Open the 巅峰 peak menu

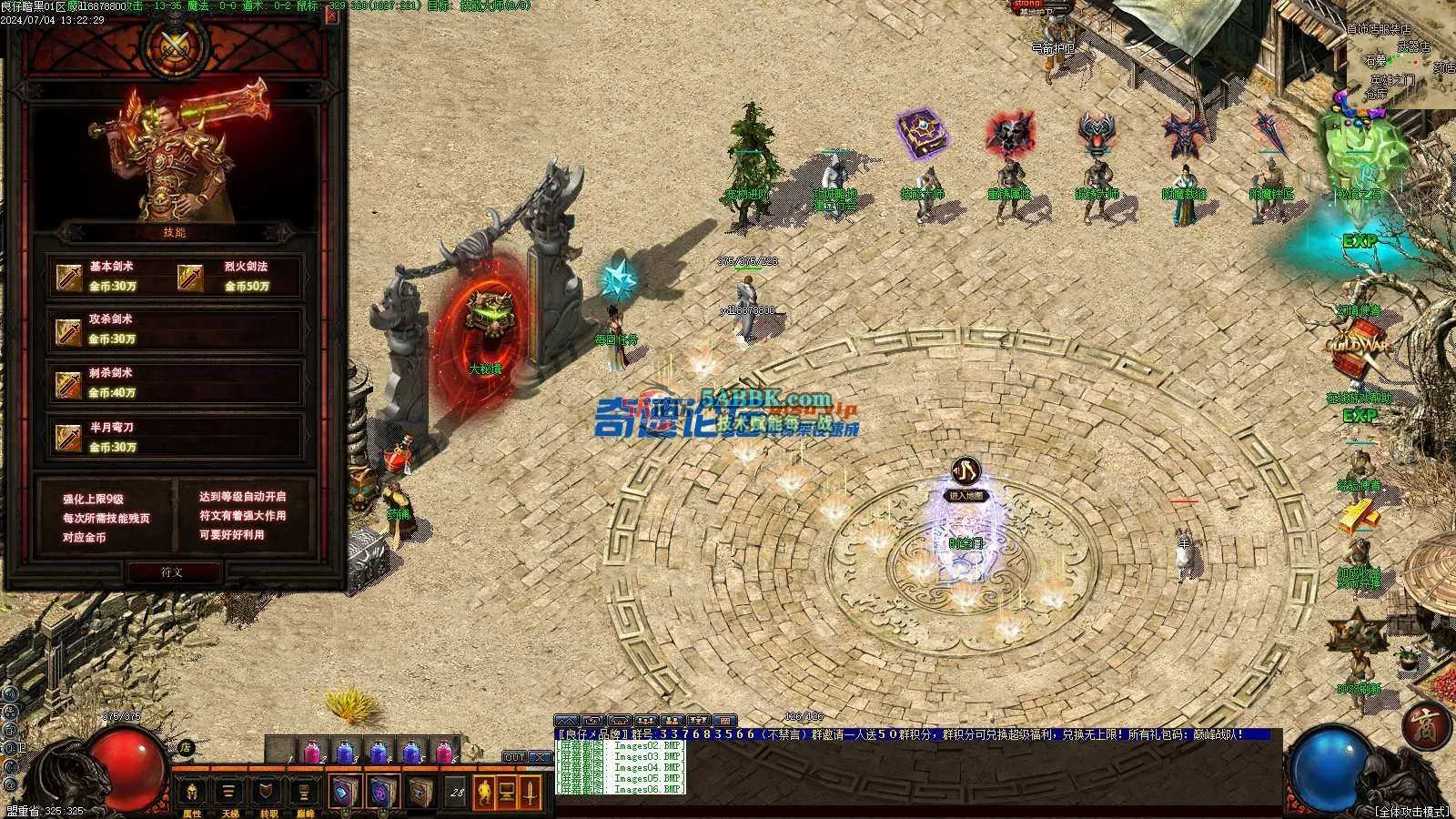[x=305, y=794]
